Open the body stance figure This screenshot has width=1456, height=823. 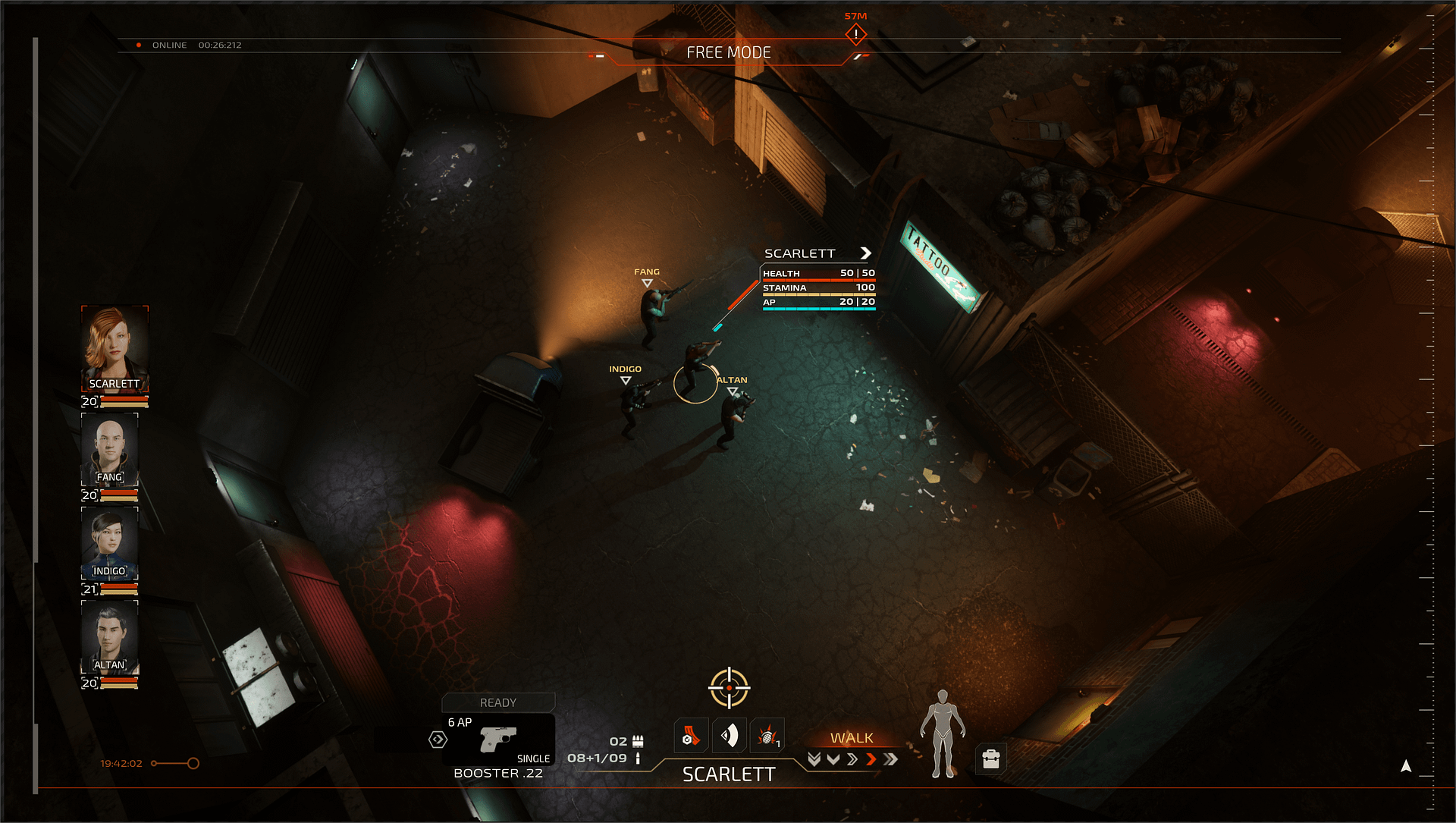(942, 733)
